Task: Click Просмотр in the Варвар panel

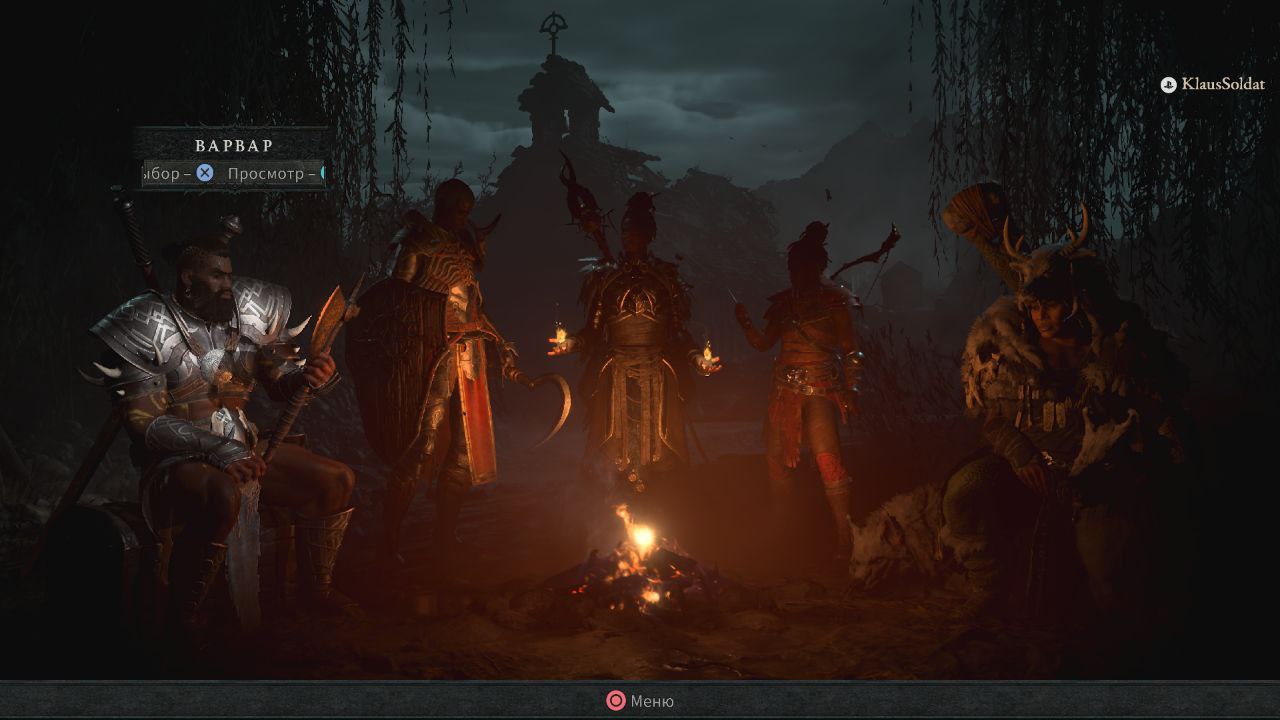Action: [271, 174]
